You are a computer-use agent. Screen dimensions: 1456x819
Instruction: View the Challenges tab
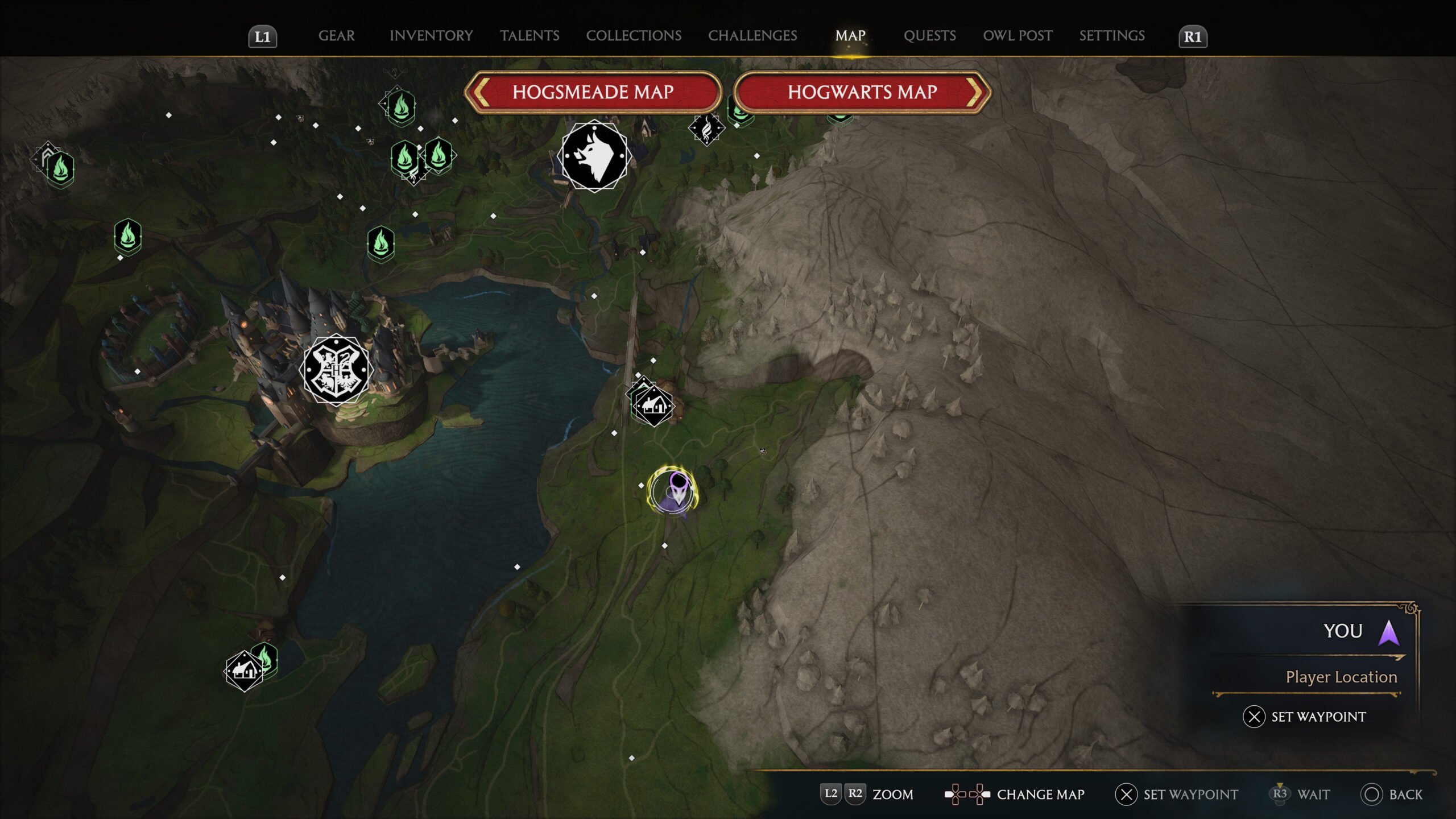(x=752, y=36)
